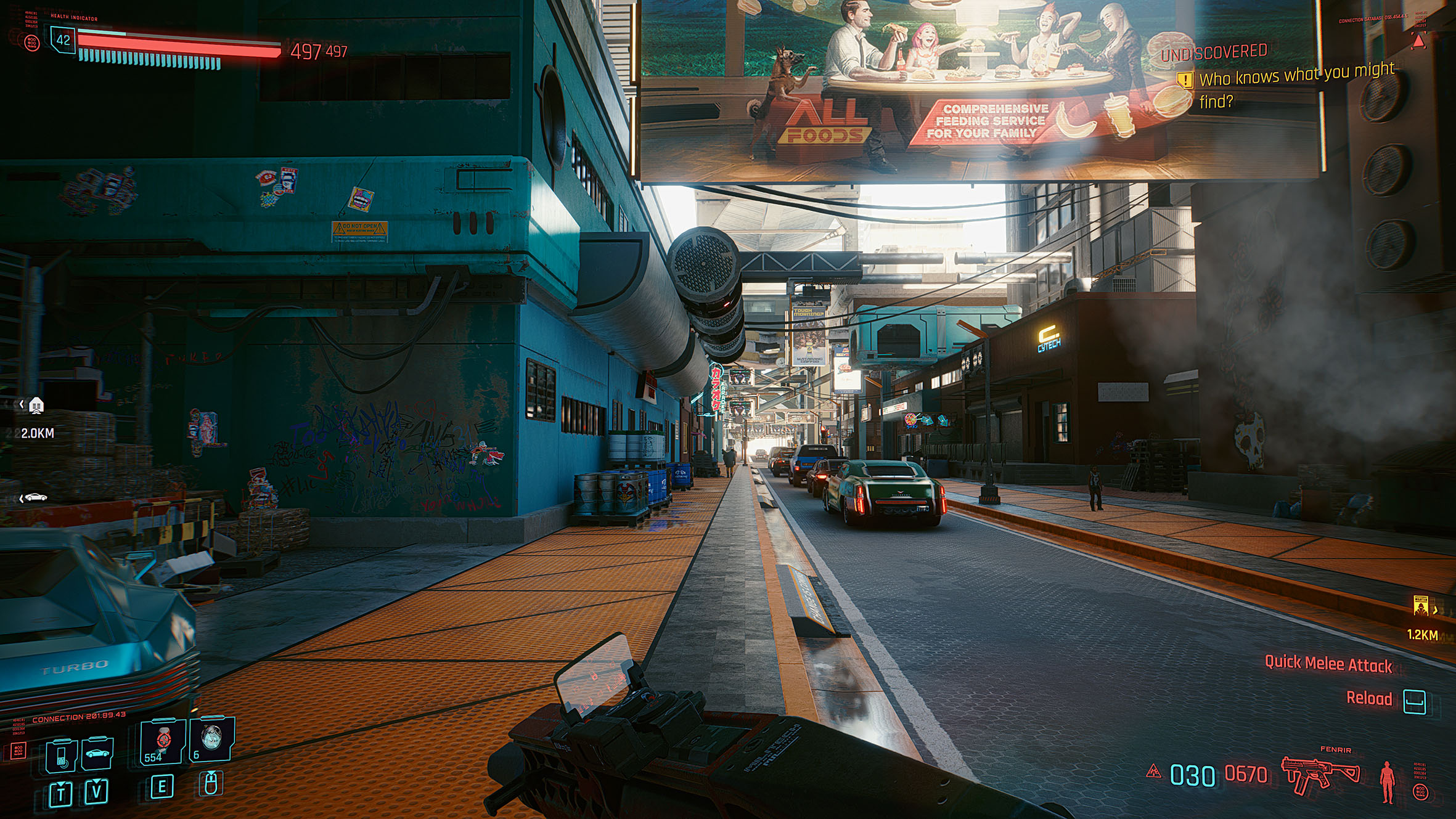
Task: Select the level 42 badge
Action: (63, 40)
